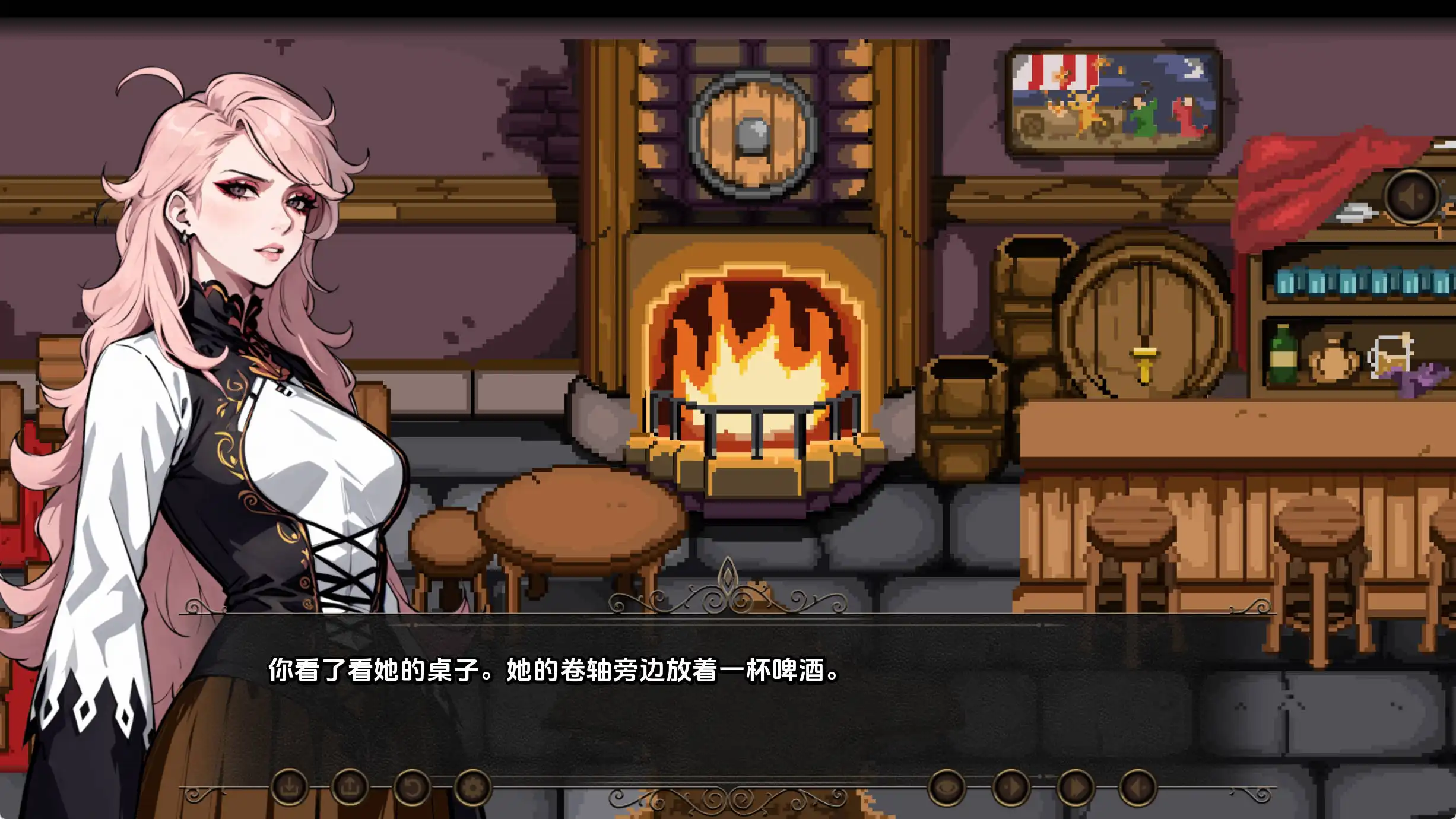Click the speaker icon in the top-right panel
The image size is (1456, 819).
[1411, 197]
